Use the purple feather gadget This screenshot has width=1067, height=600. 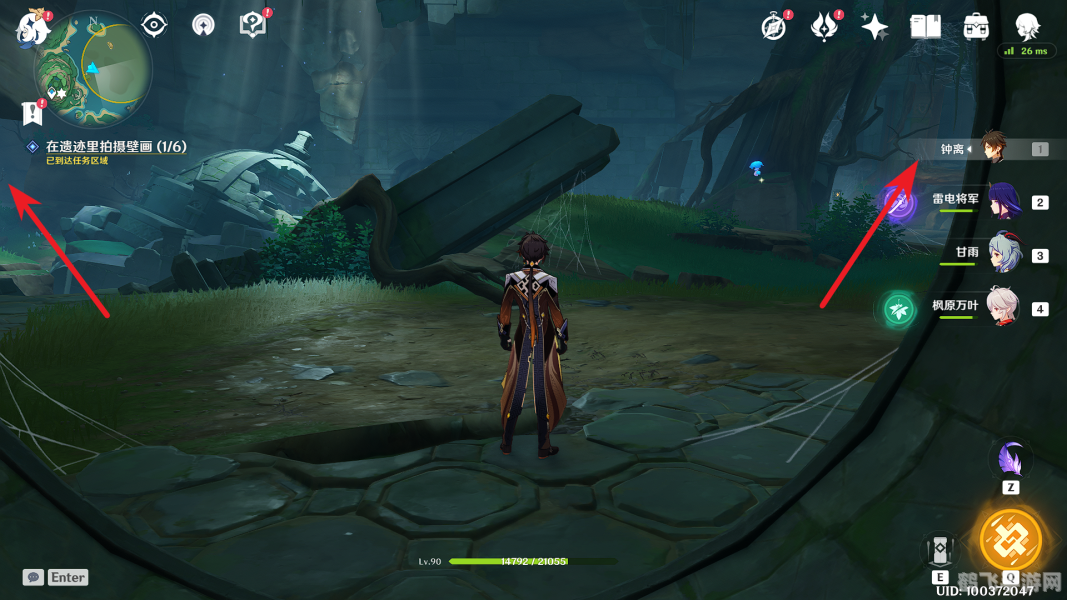point(1010,461)
